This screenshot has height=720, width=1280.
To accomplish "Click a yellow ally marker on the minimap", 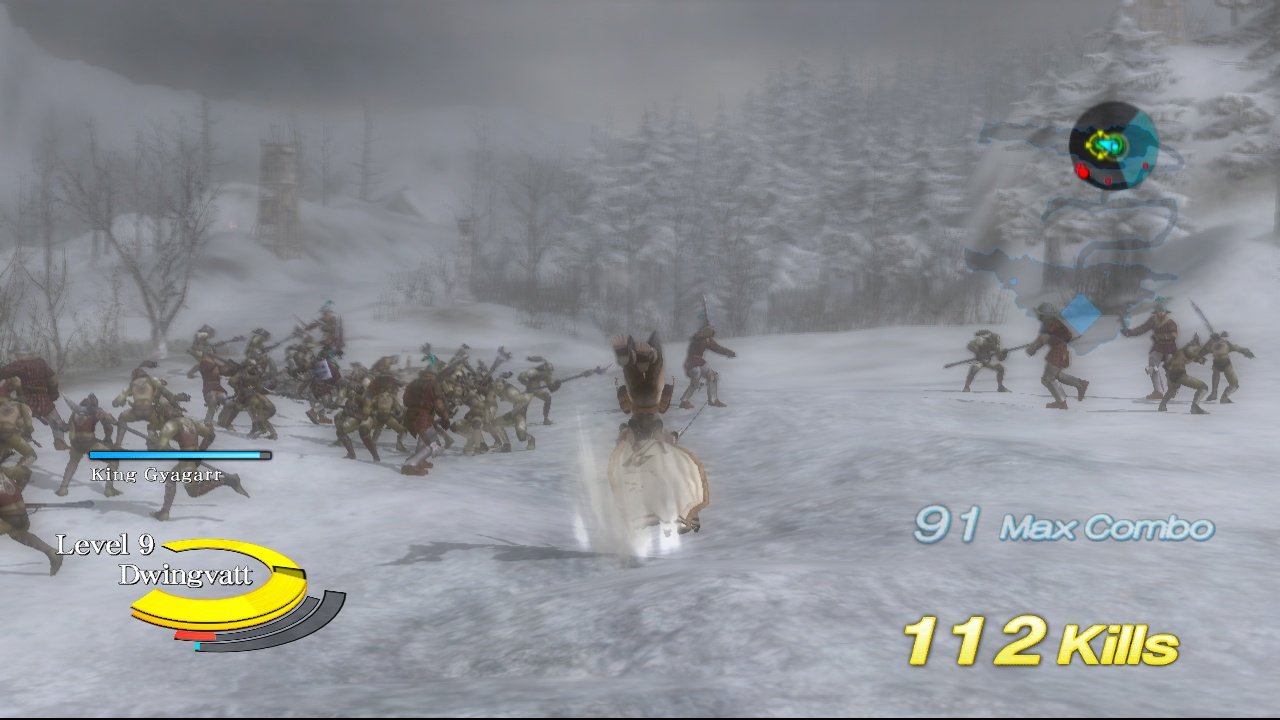I will [x=1100, y=133].
